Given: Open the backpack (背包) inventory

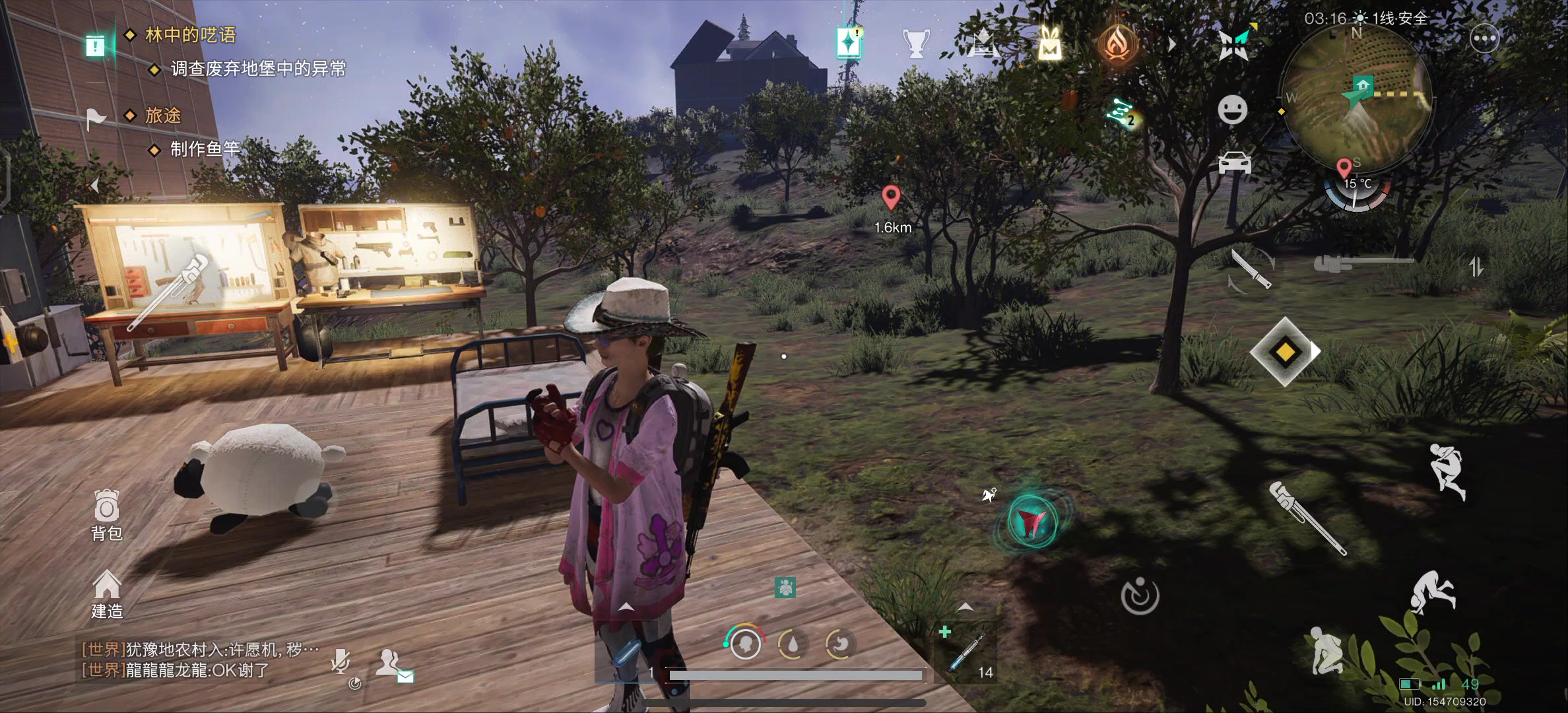Looking at the screenshot, I should (x=106, y=515).
